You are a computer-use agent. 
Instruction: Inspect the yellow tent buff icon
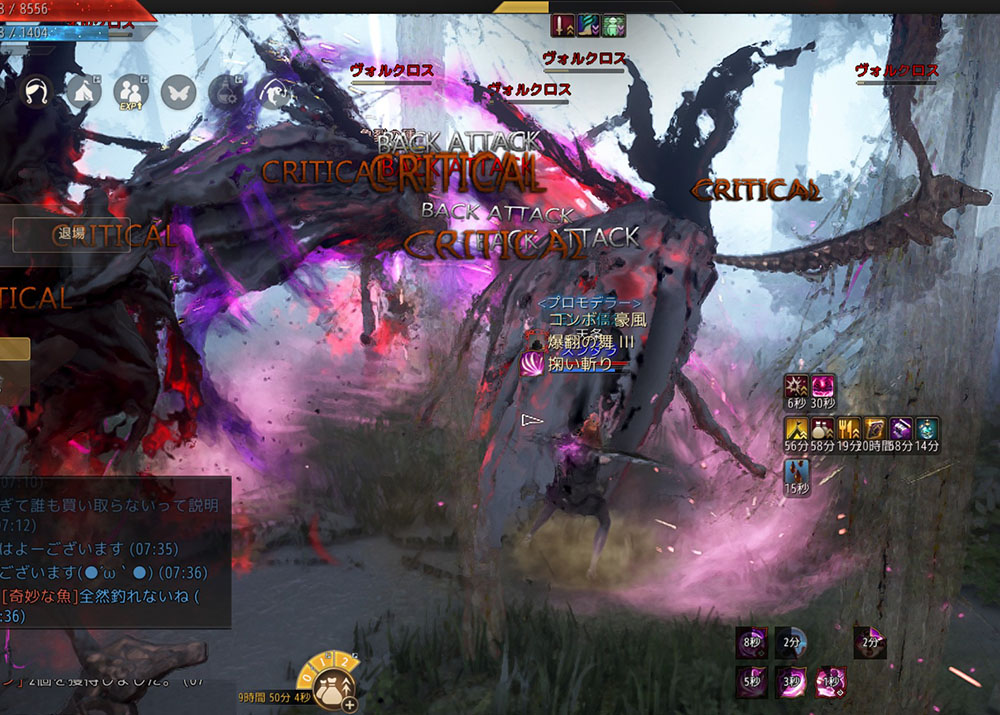click(797, 429)
